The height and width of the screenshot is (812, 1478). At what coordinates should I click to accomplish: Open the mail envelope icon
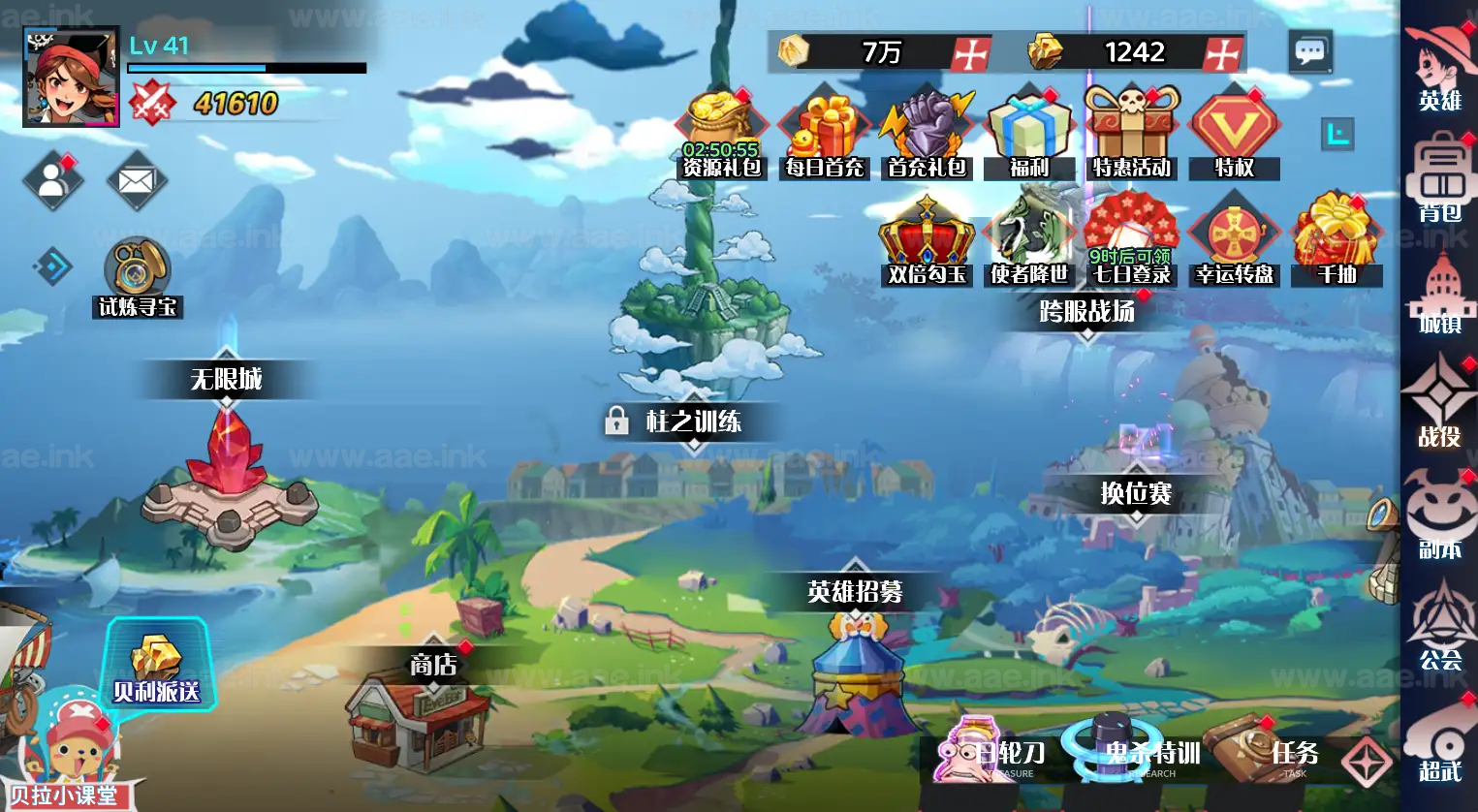[137, 180]
